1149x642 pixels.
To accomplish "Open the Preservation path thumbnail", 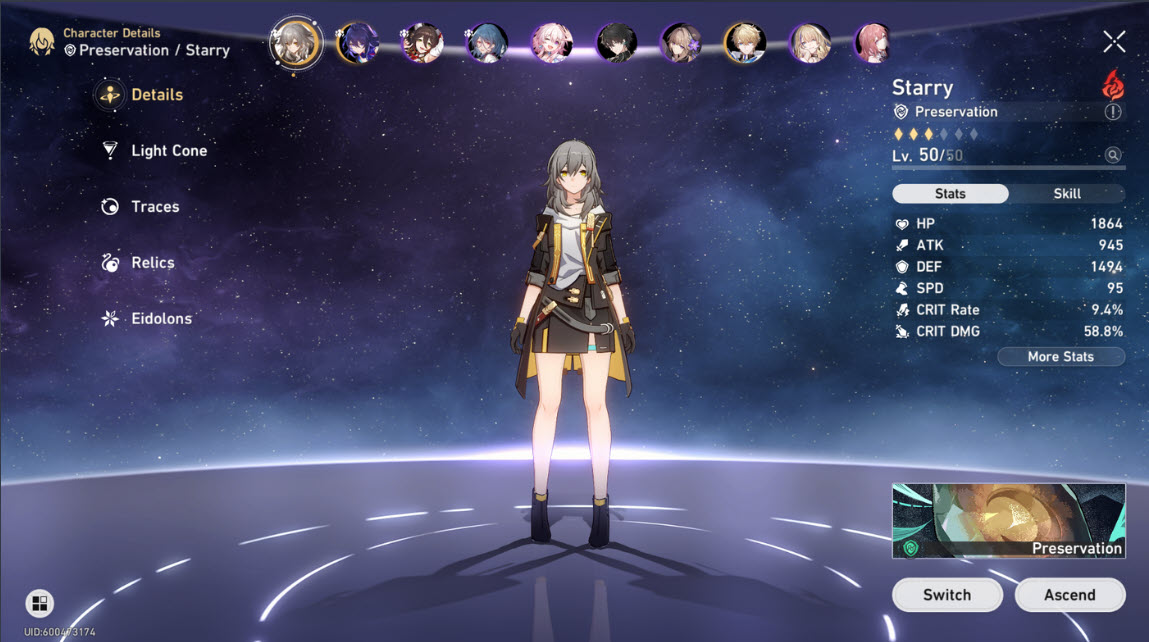I will click(1008, 520).
